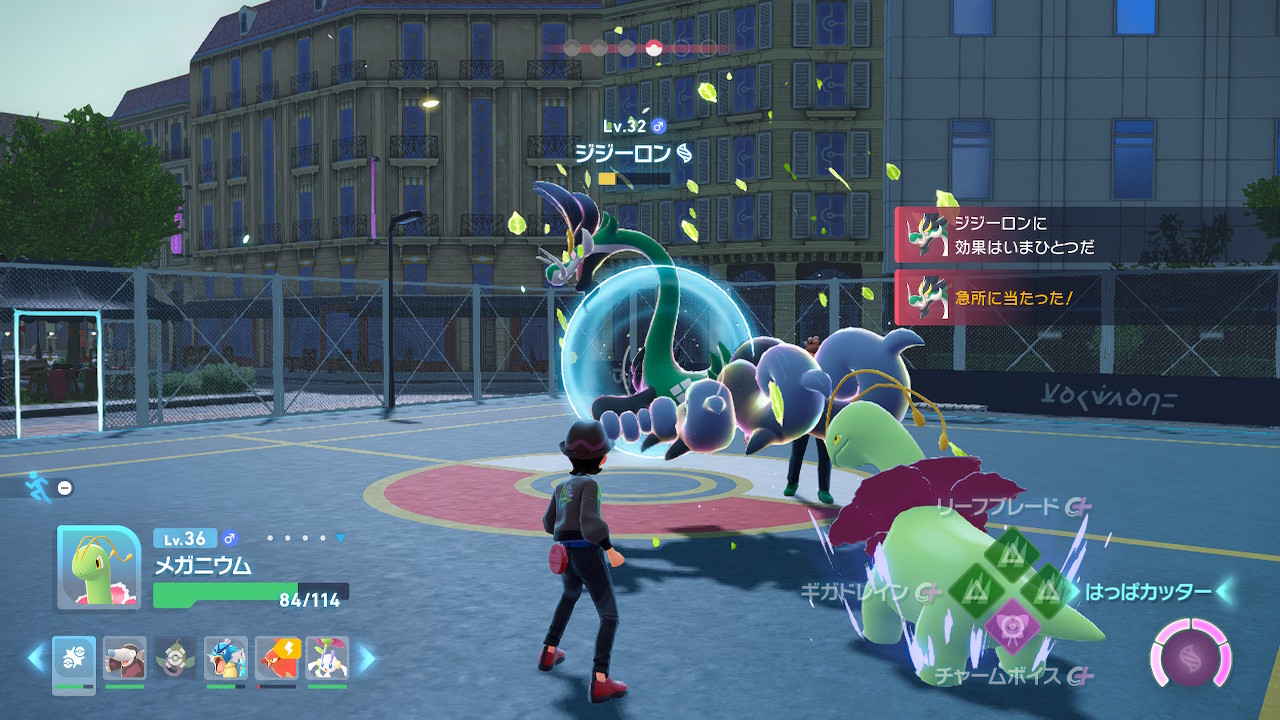The image size is (1280, 720).
Task: Click the blue running figure icon
Action: coord(38,486)
